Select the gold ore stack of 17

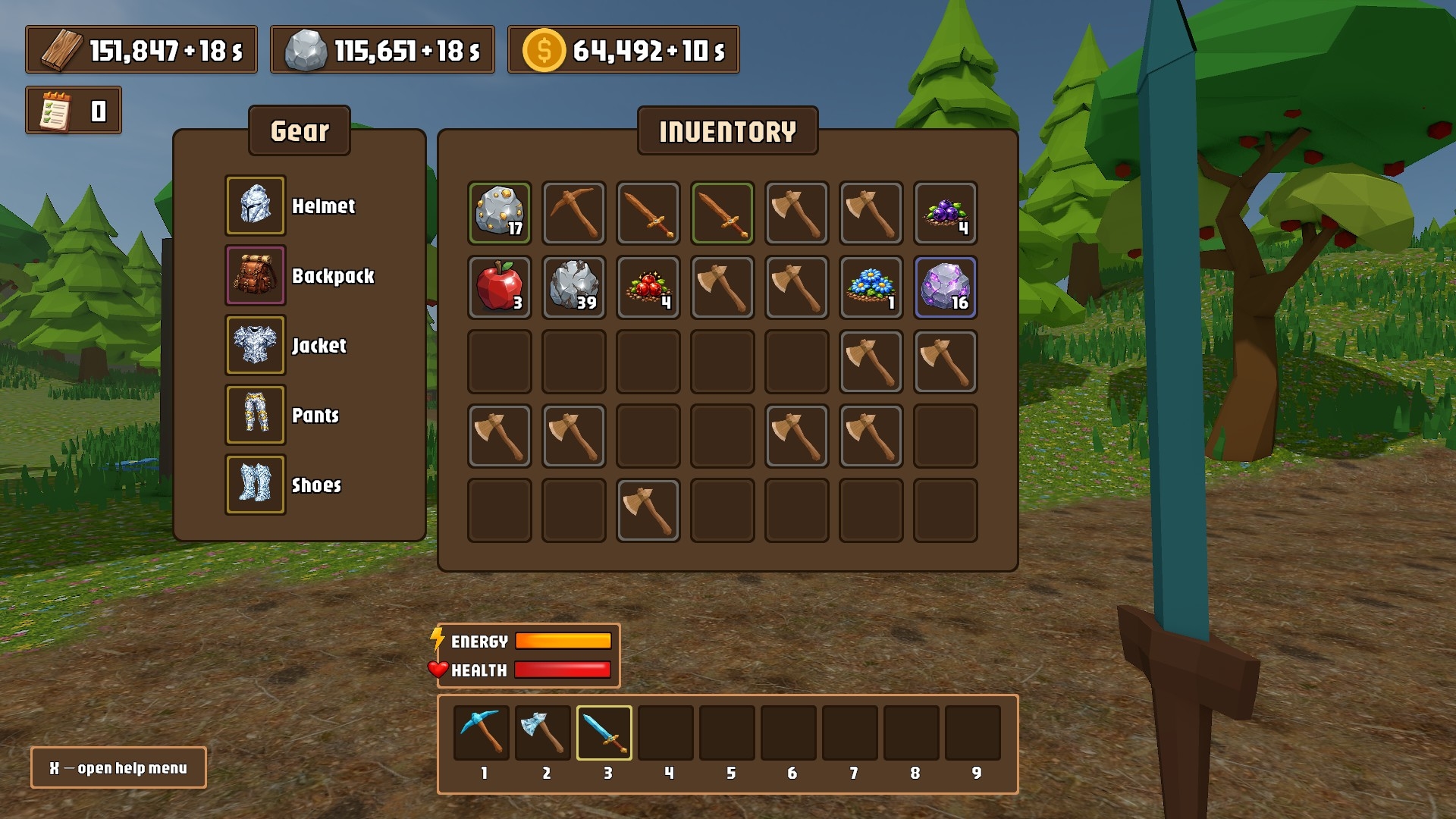point(499,213)
